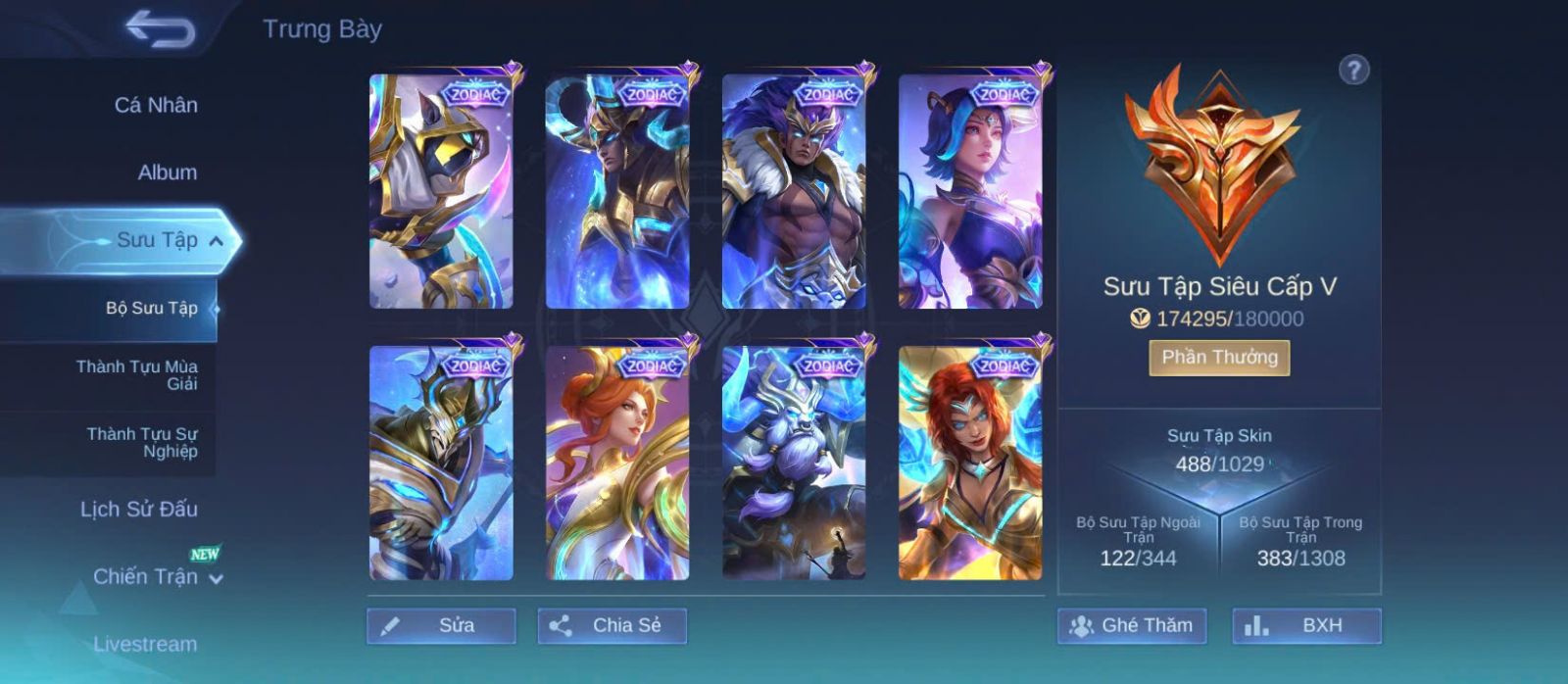Image resolution: width=1568 pixels, height=684 pixels.
Task: Choose the orange-haired woman Zodiac skin card
Action: coord(617,463)
